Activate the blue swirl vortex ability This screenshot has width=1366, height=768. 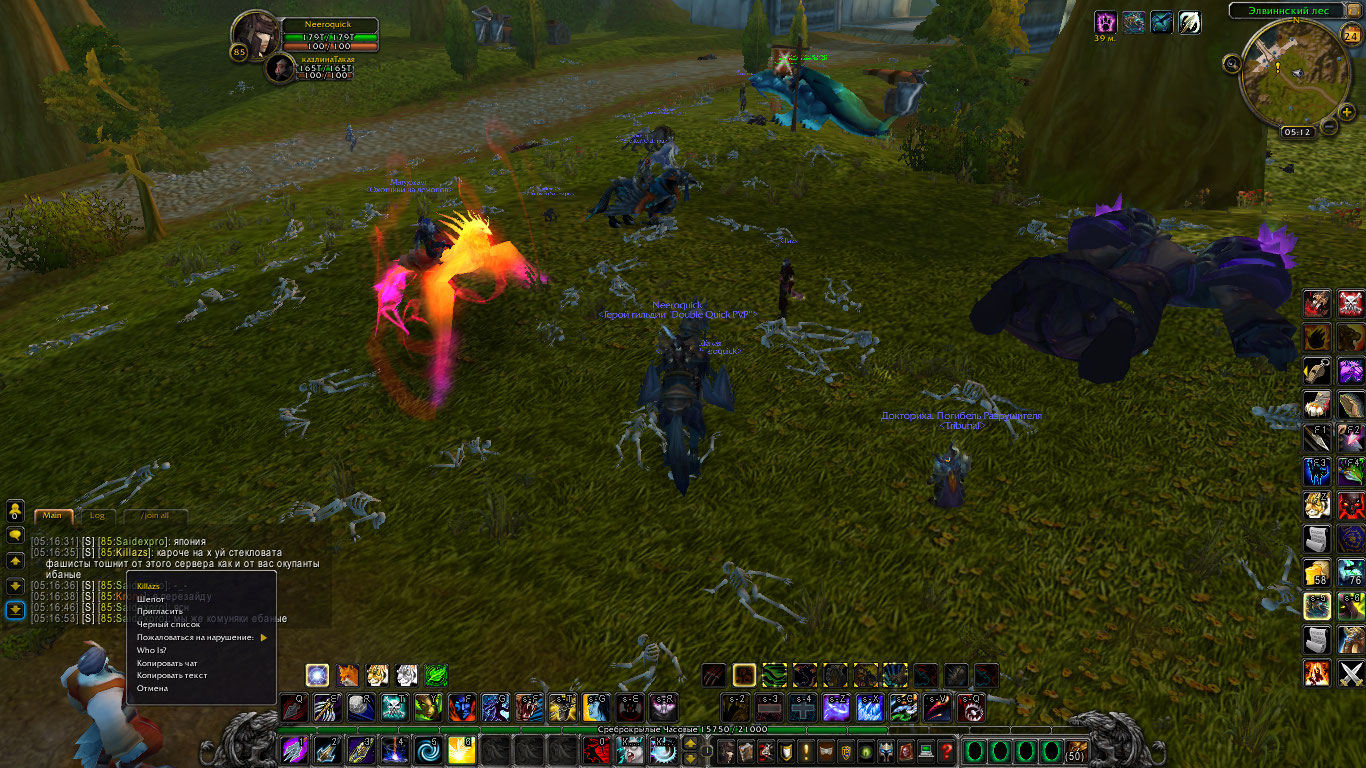(x=430, y=749)
